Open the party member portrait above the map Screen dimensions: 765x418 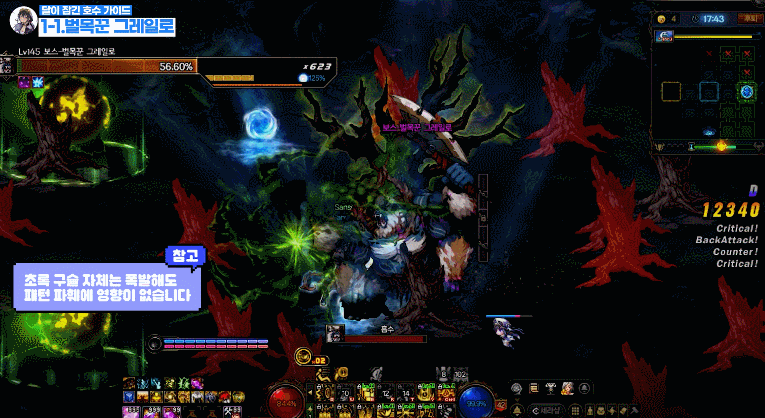(x=664, y=36)
